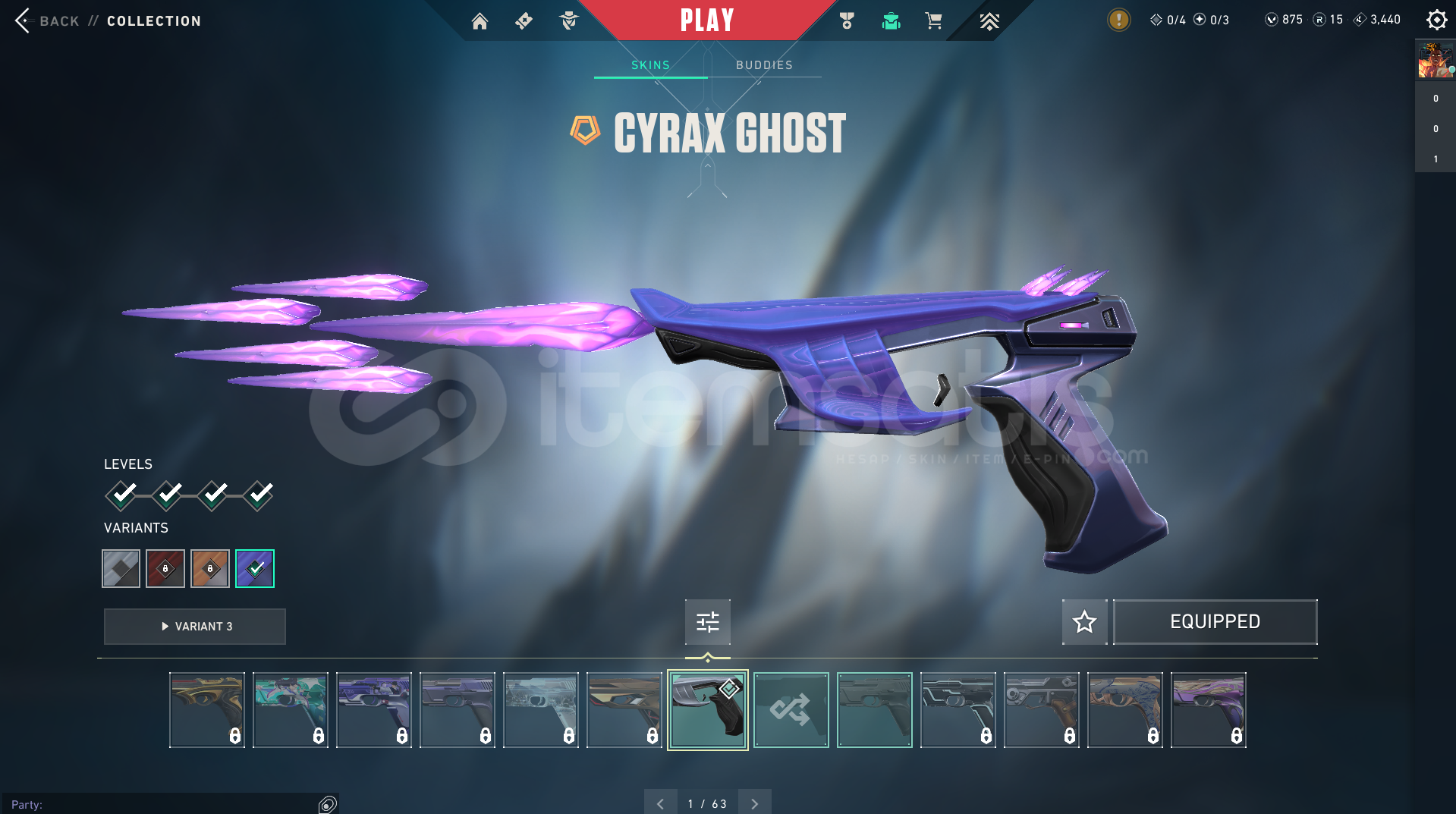The image size is (1456, 814).
Task: Go to previous page of skins
Action: coord(660,803)
